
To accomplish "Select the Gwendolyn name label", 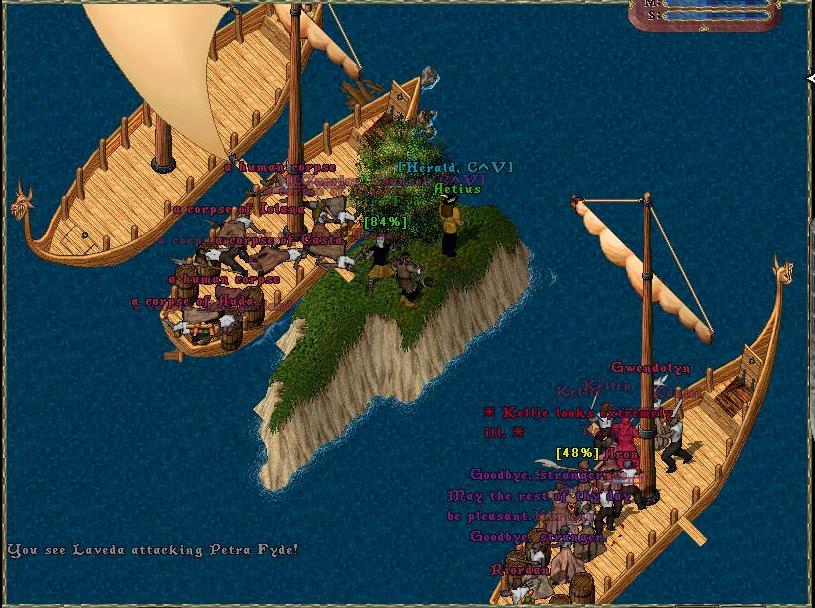I will [650, 368].
